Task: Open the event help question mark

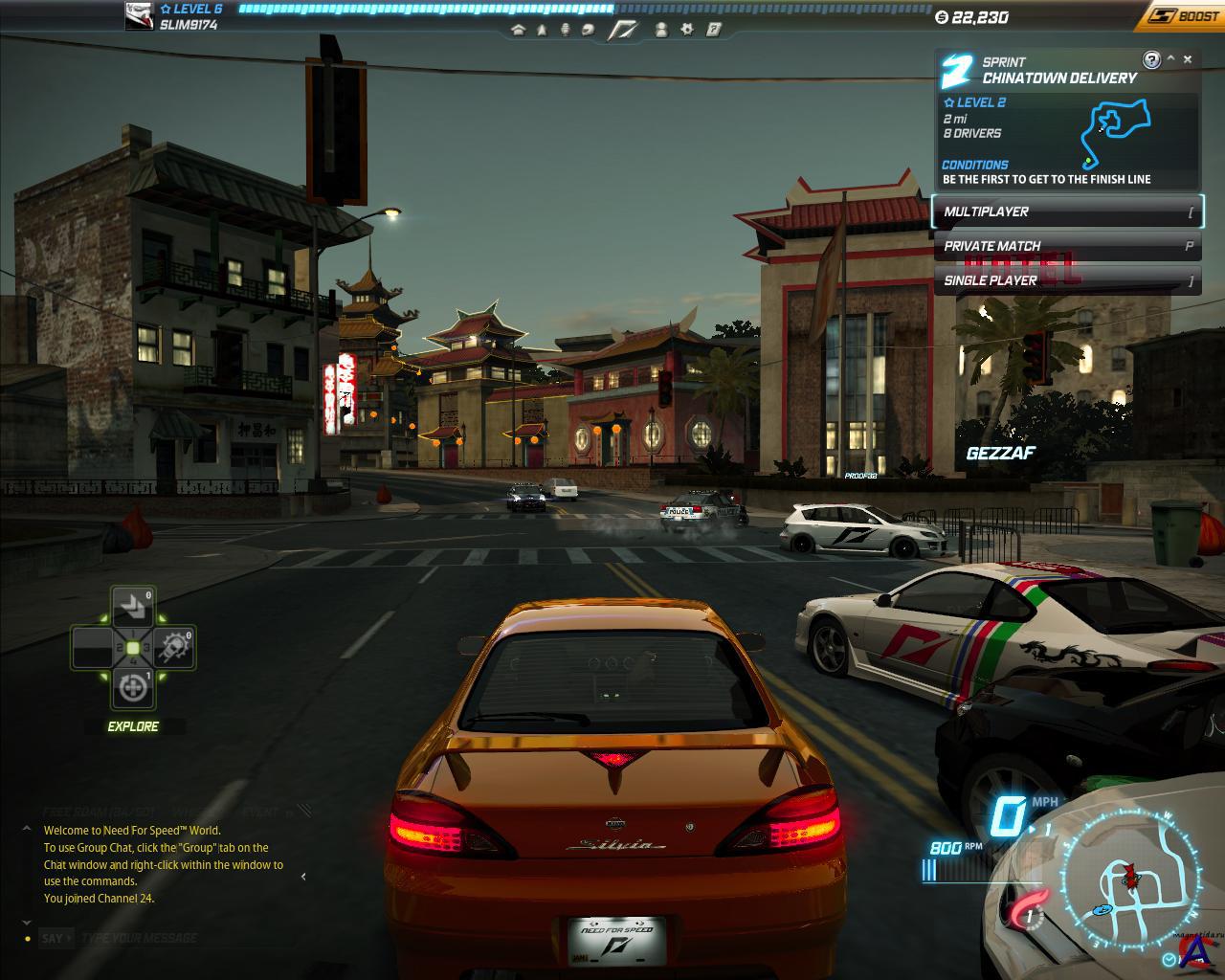Action: [x=1152, y=59]
